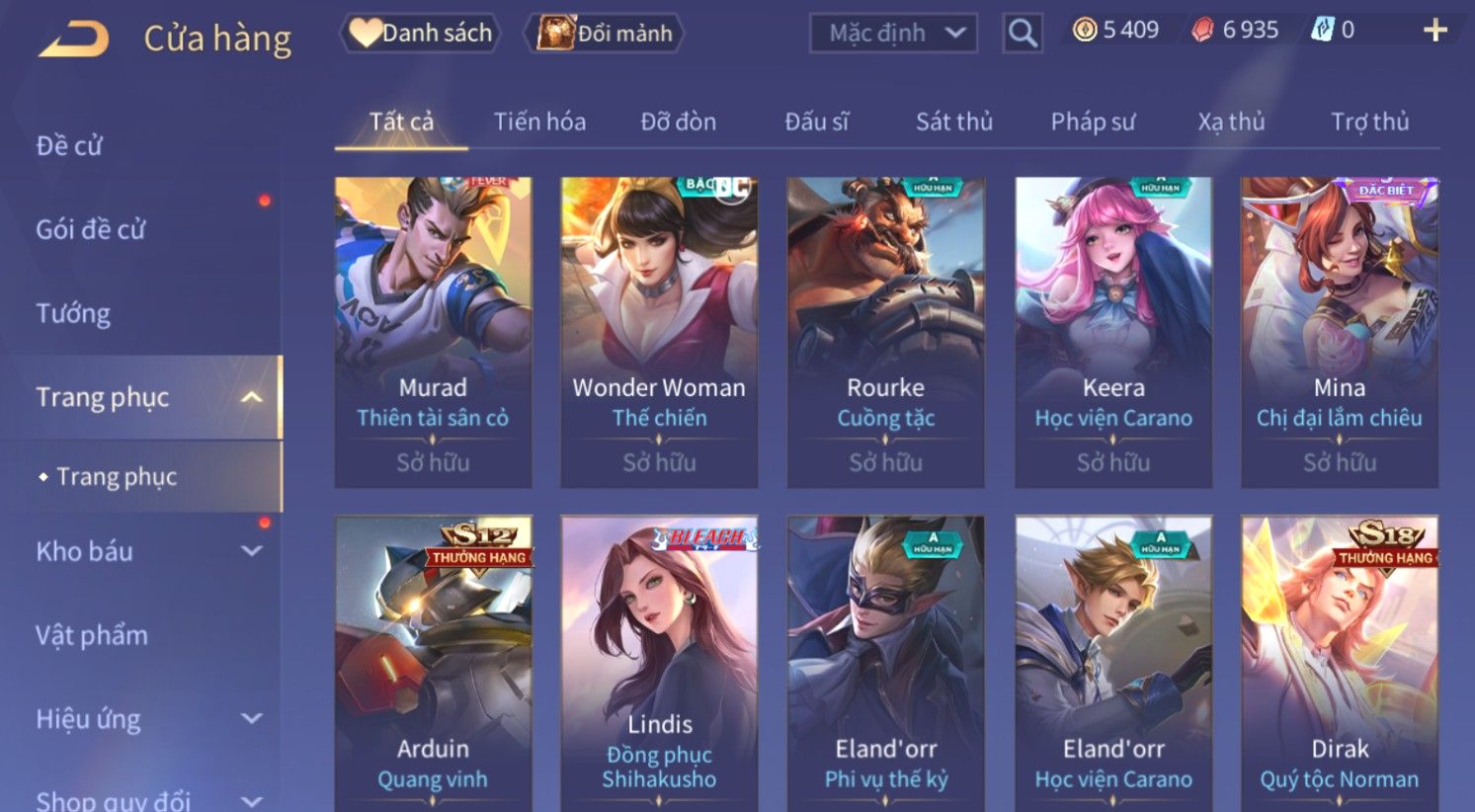This screenshot has width=1475, height=812.
Task: Open the Vật phẩm items section
Action: [x=92, y=634]
